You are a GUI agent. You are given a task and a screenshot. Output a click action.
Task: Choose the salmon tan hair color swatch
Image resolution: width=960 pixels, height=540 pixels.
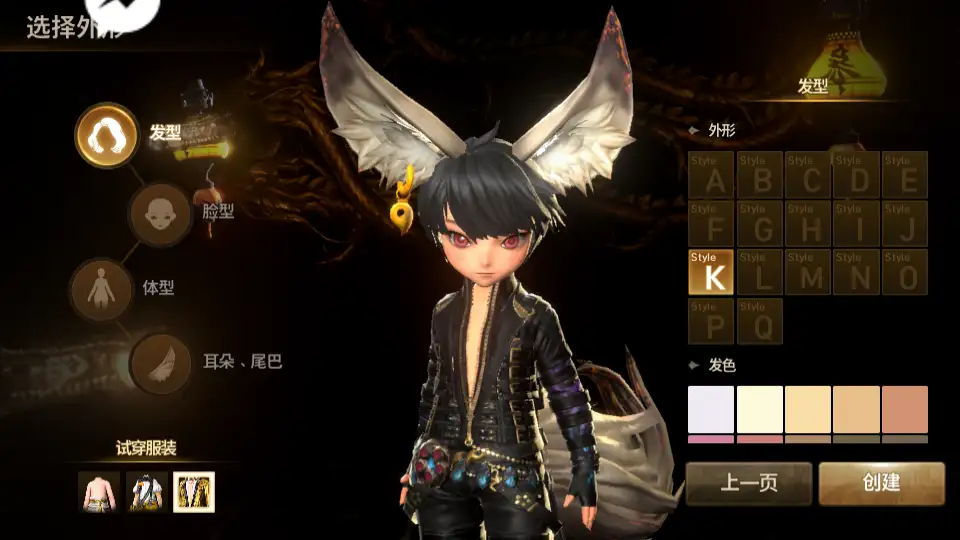(905, 409)
